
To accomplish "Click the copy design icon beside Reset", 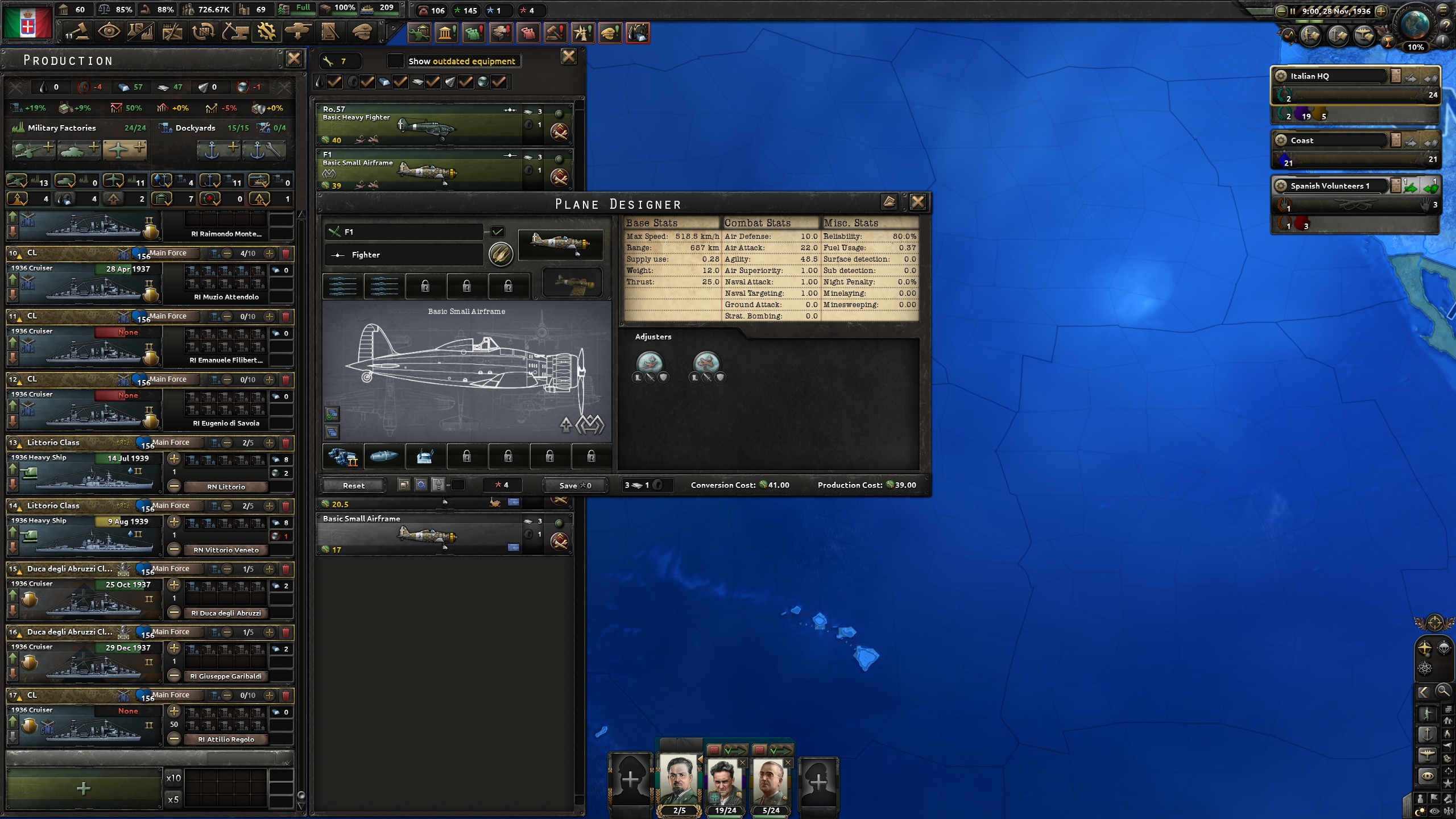I will [x=404, y=485].
